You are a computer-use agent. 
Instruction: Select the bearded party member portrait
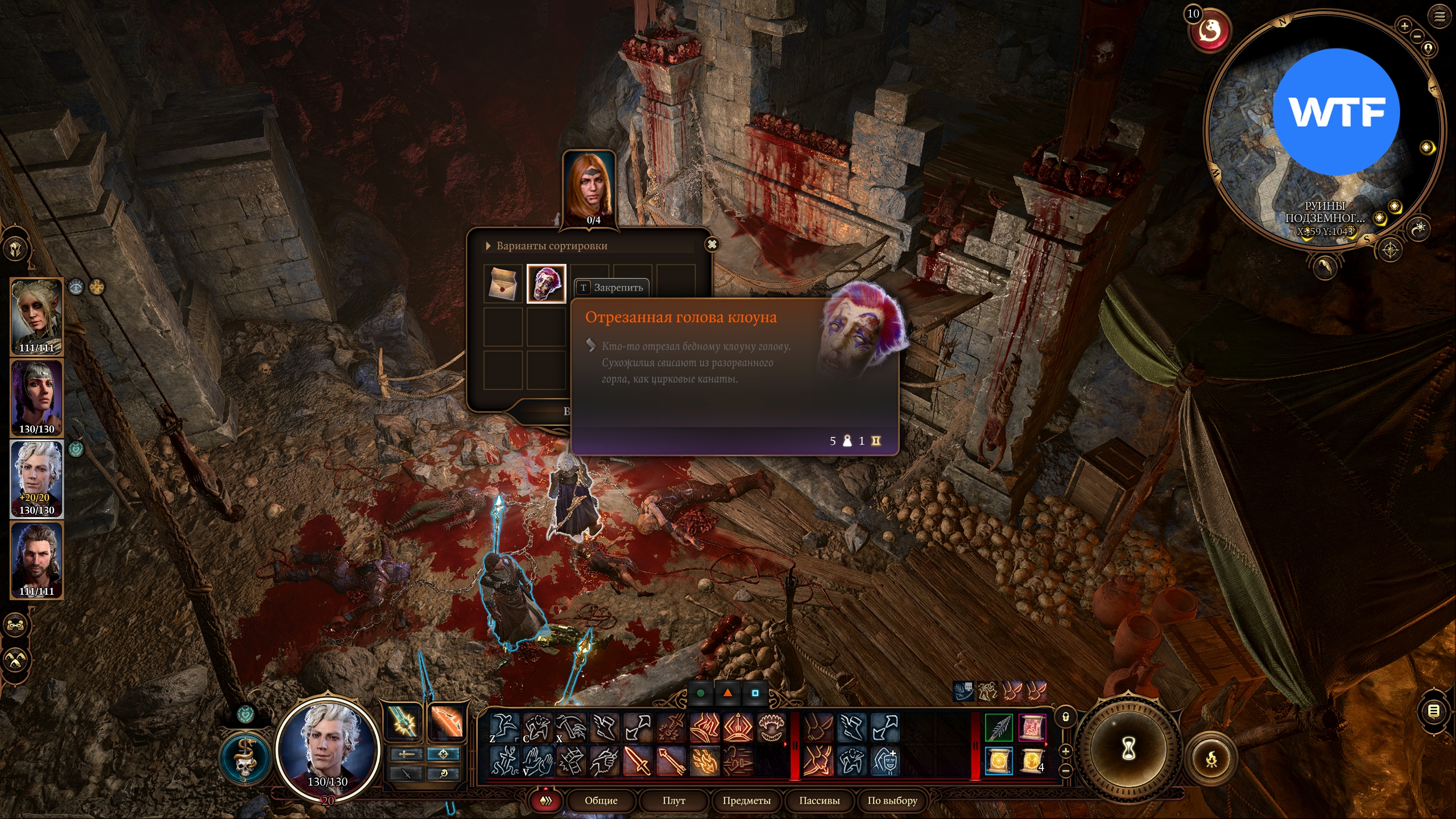(x=37, y=560)
